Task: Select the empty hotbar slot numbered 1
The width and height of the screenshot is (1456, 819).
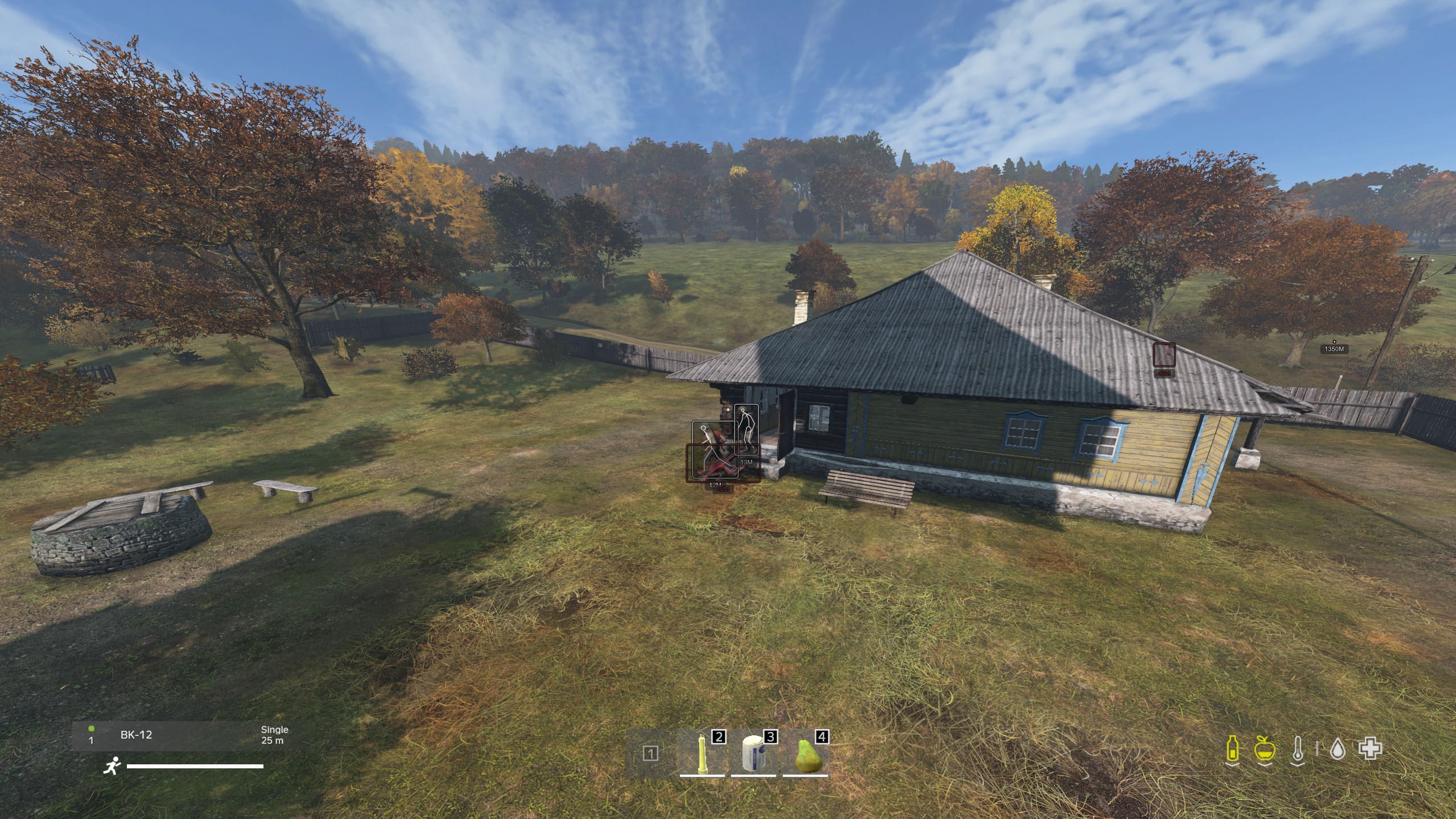Action: [651, 754]
